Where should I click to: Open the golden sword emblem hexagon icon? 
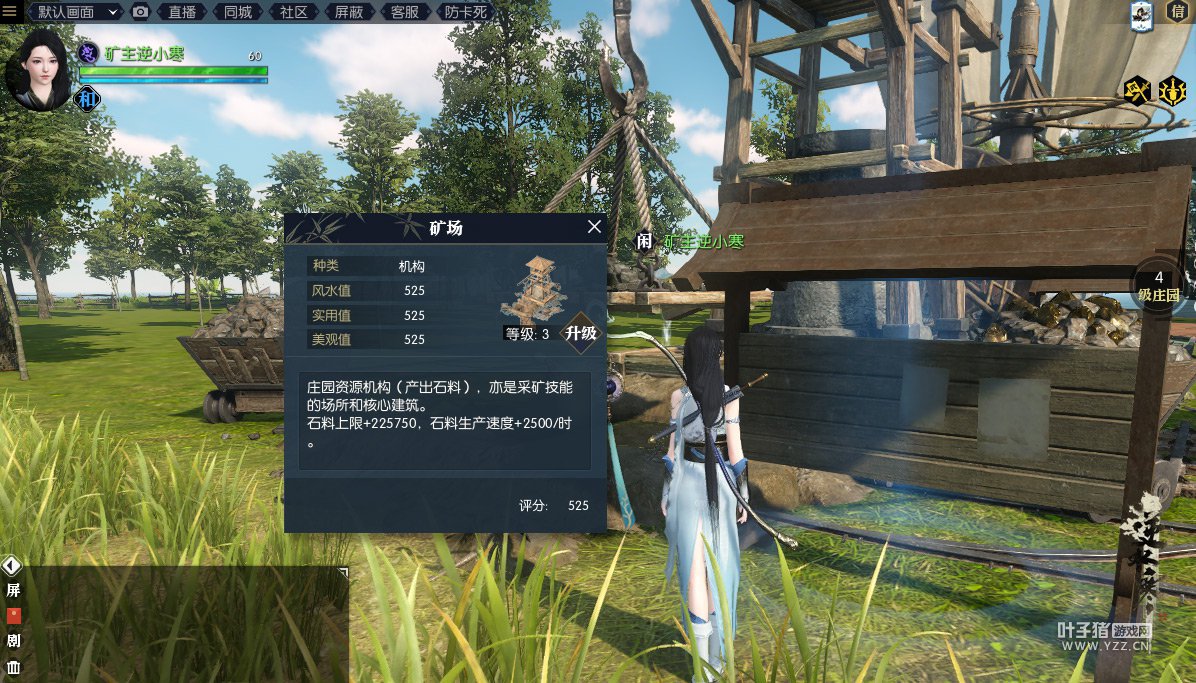1172,91
